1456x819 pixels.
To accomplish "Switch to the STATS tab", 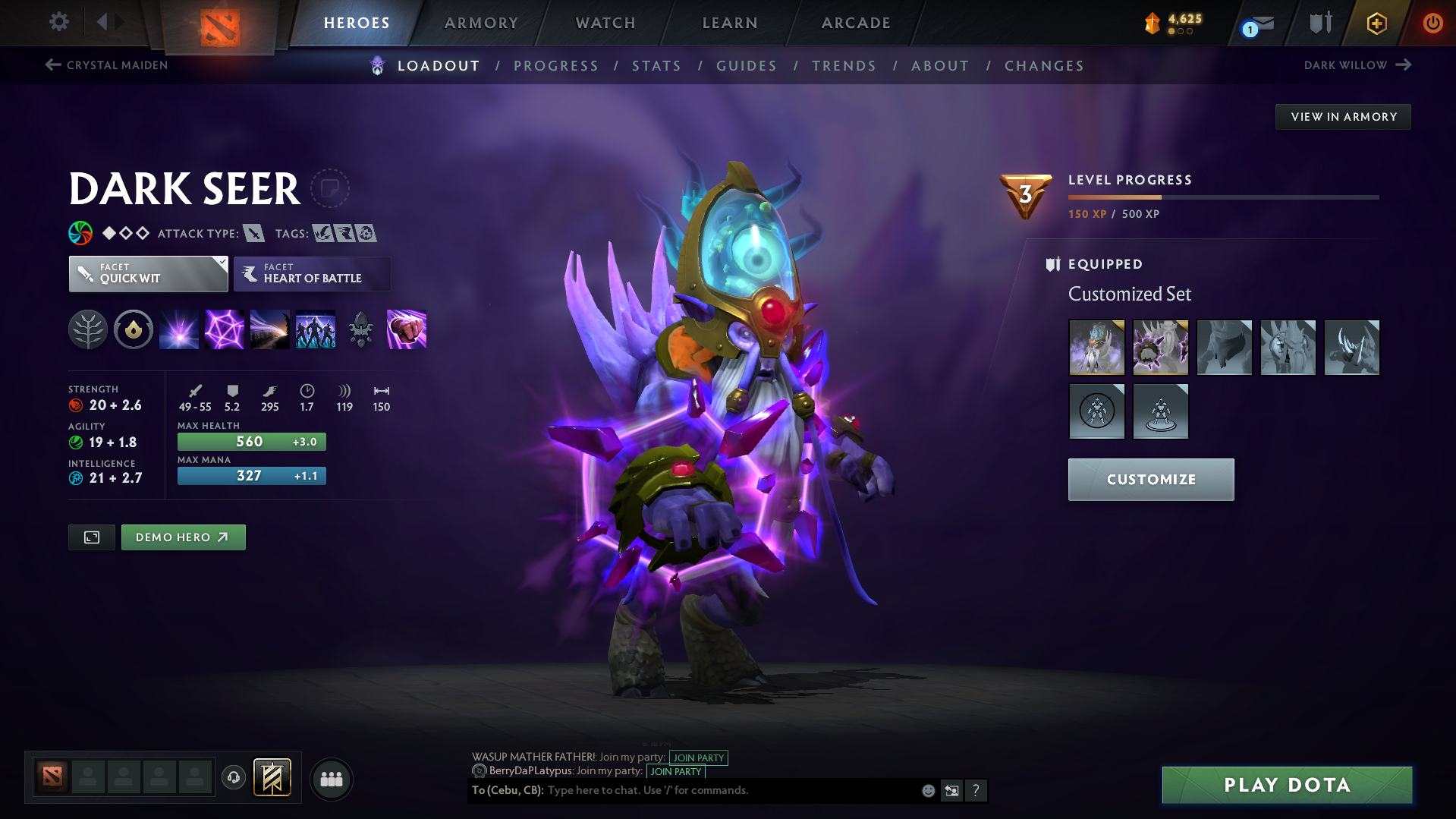I will 656,66.
